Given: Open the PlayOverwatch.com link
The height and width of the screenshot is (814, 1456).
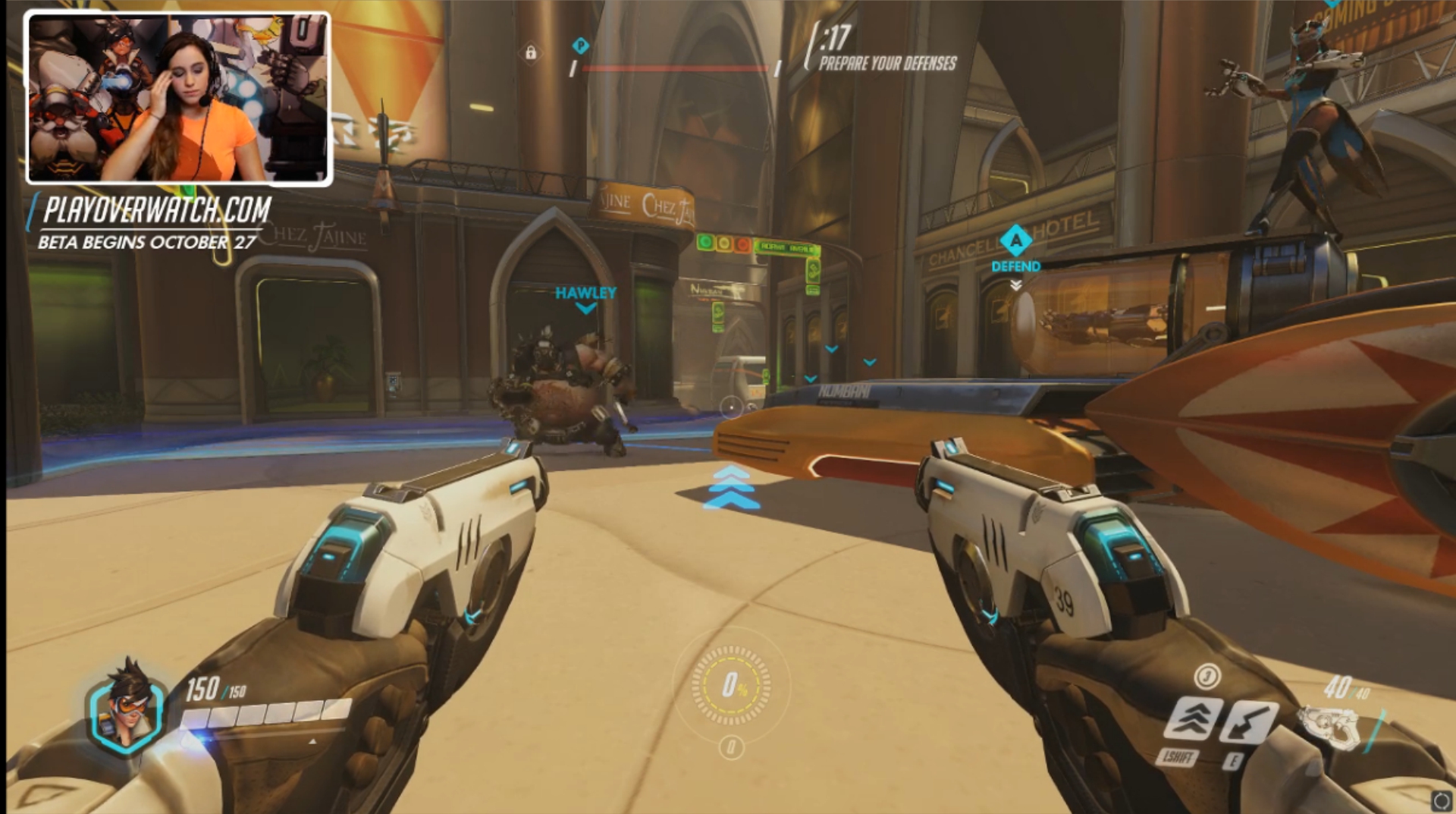Looking at the screenshot, I should click(x=157, y=210).
